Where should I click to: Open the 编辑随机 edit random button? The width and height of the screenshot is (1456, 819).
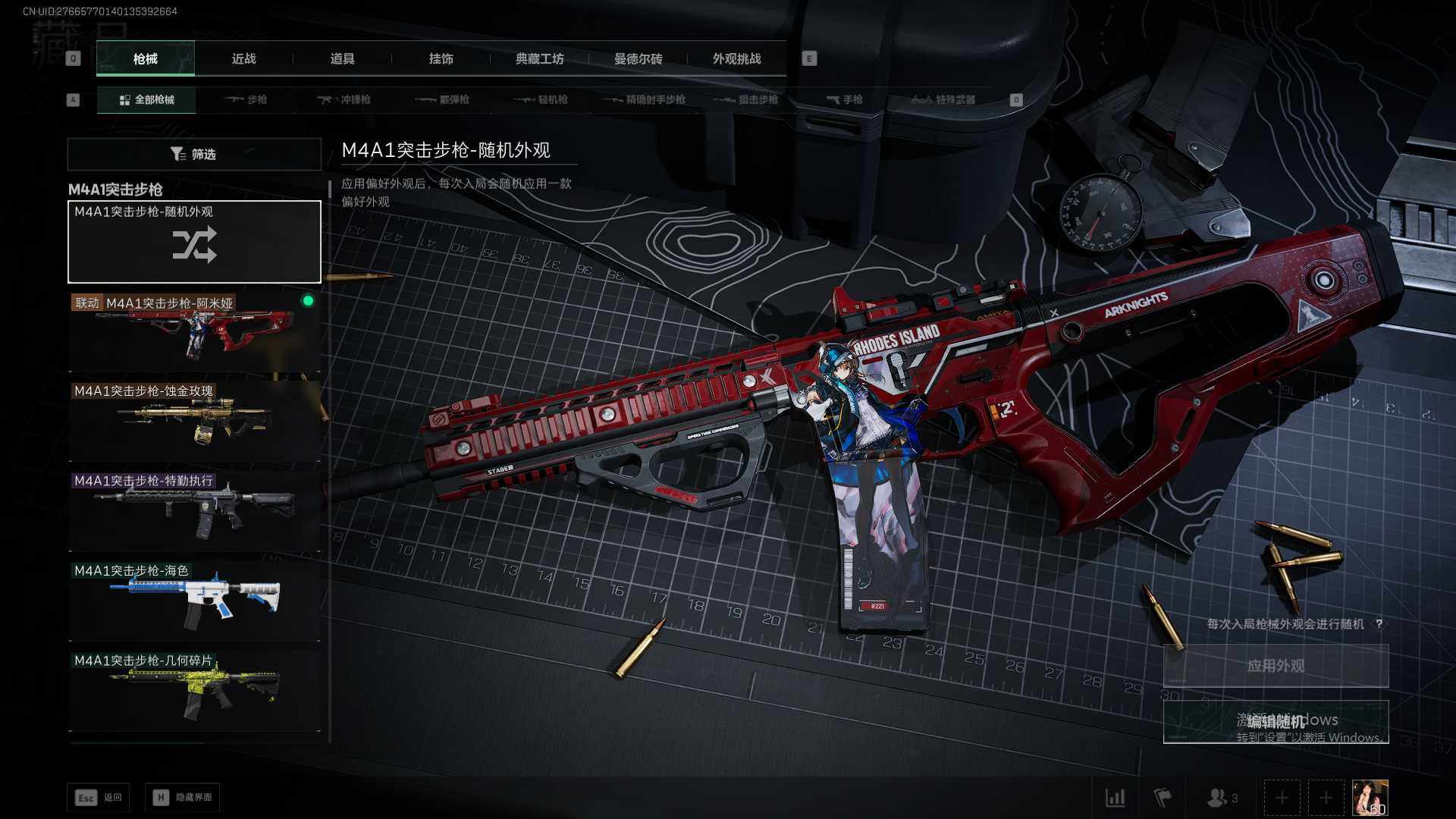(x=1276, y=721)
